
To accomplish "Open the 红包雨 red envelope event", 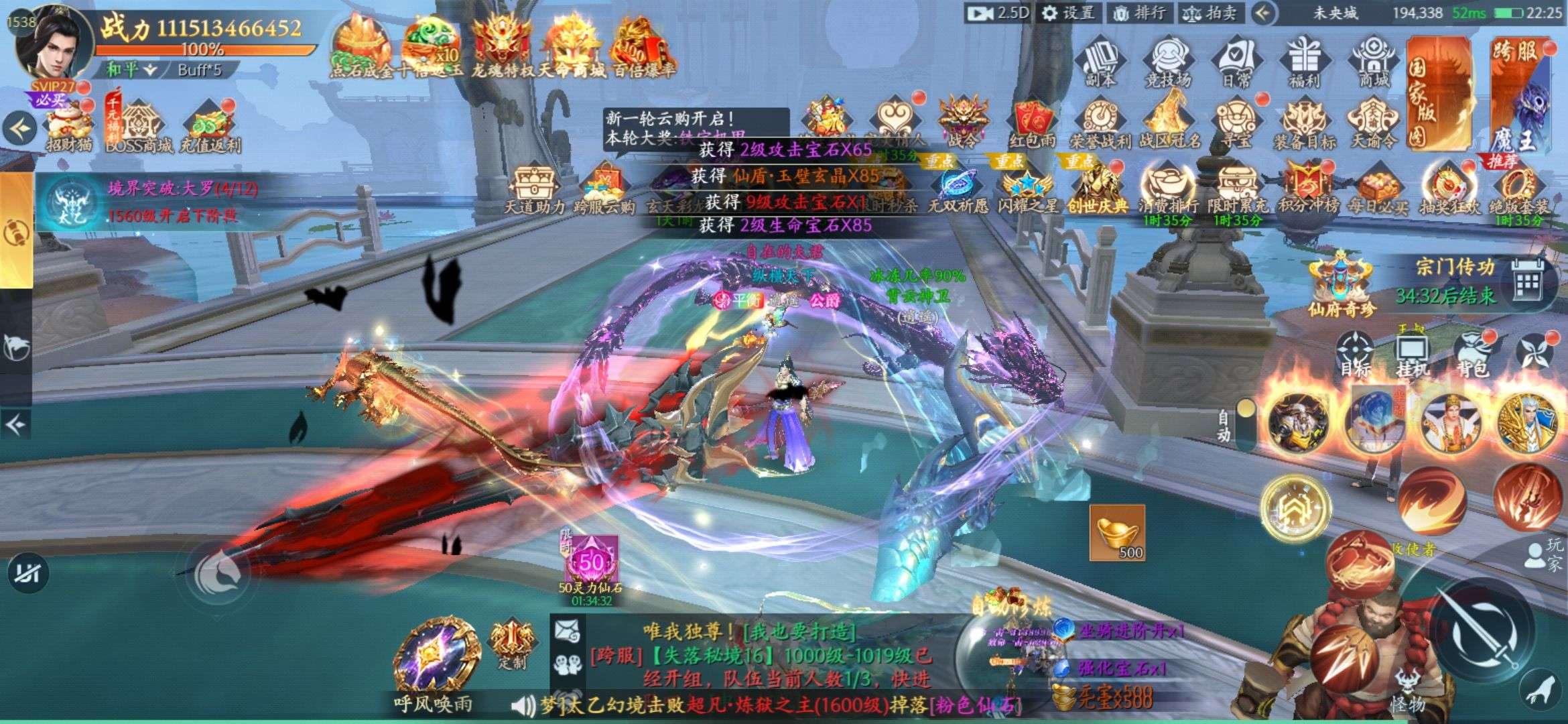I will (1032, 125).
